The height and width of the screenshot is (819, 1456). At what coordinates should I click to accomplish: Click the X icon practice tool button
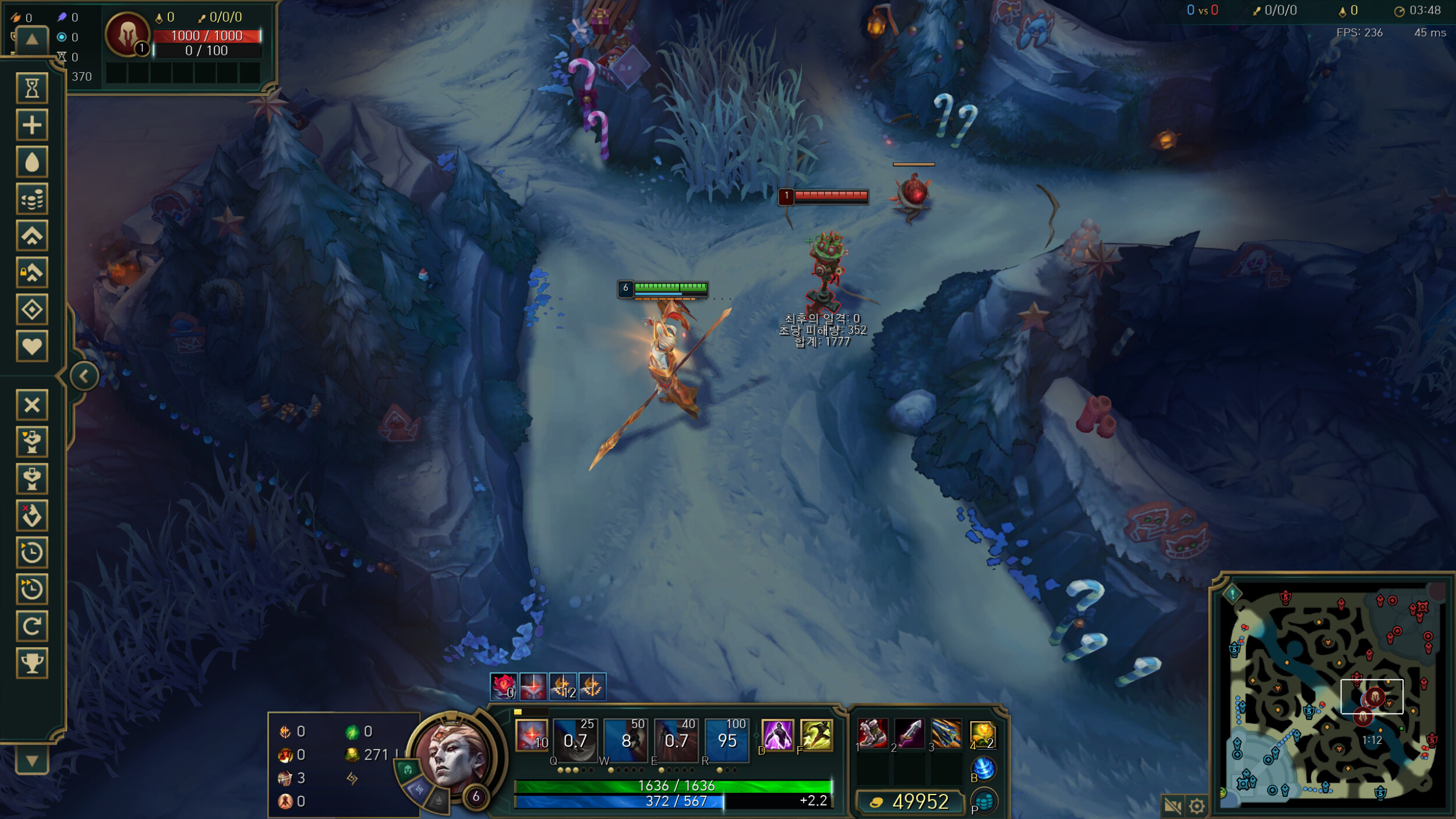pos(32,405)
